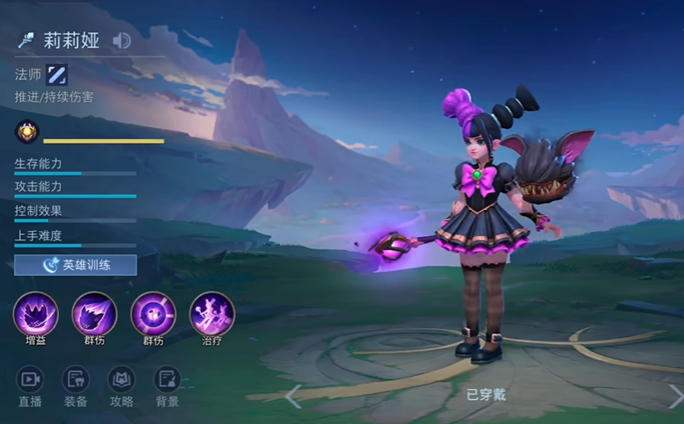Play the 莉莉娅 hero voice speaker icon
This screenshot has height=424, width=684.
122,41
